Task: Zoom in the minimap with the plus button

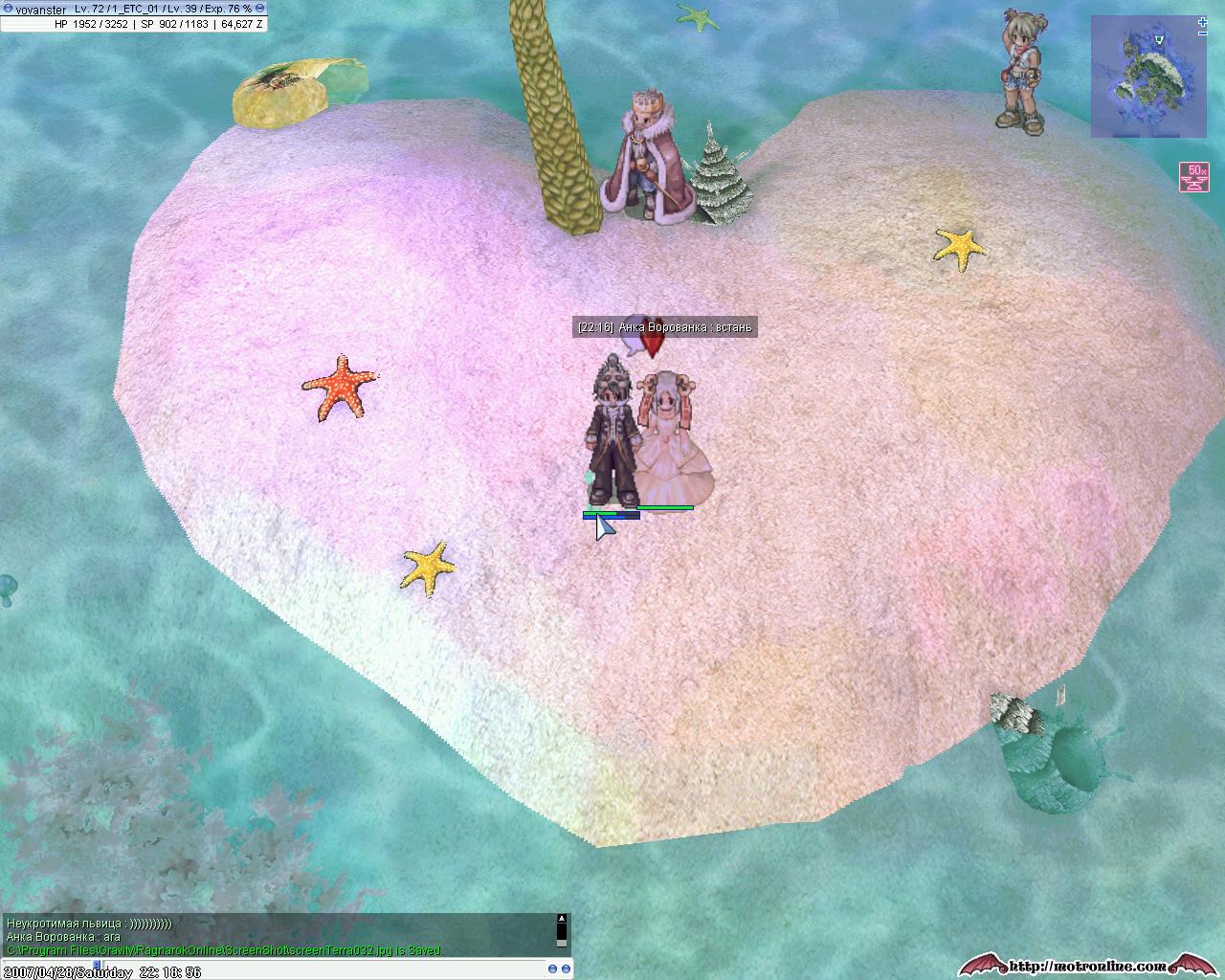Action: [1202, 20]
